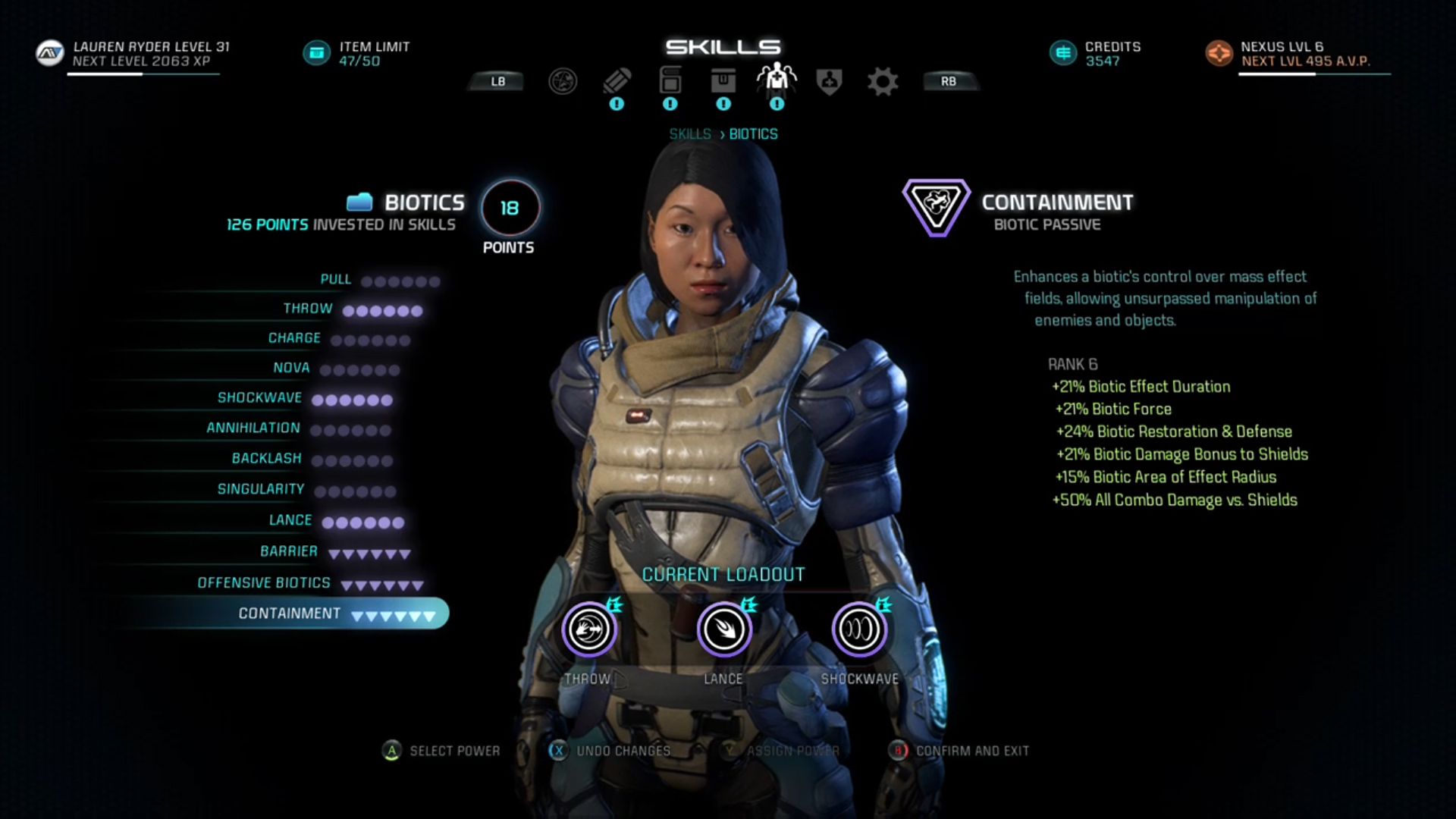Choose the Throw skill entry

[308, 309]
